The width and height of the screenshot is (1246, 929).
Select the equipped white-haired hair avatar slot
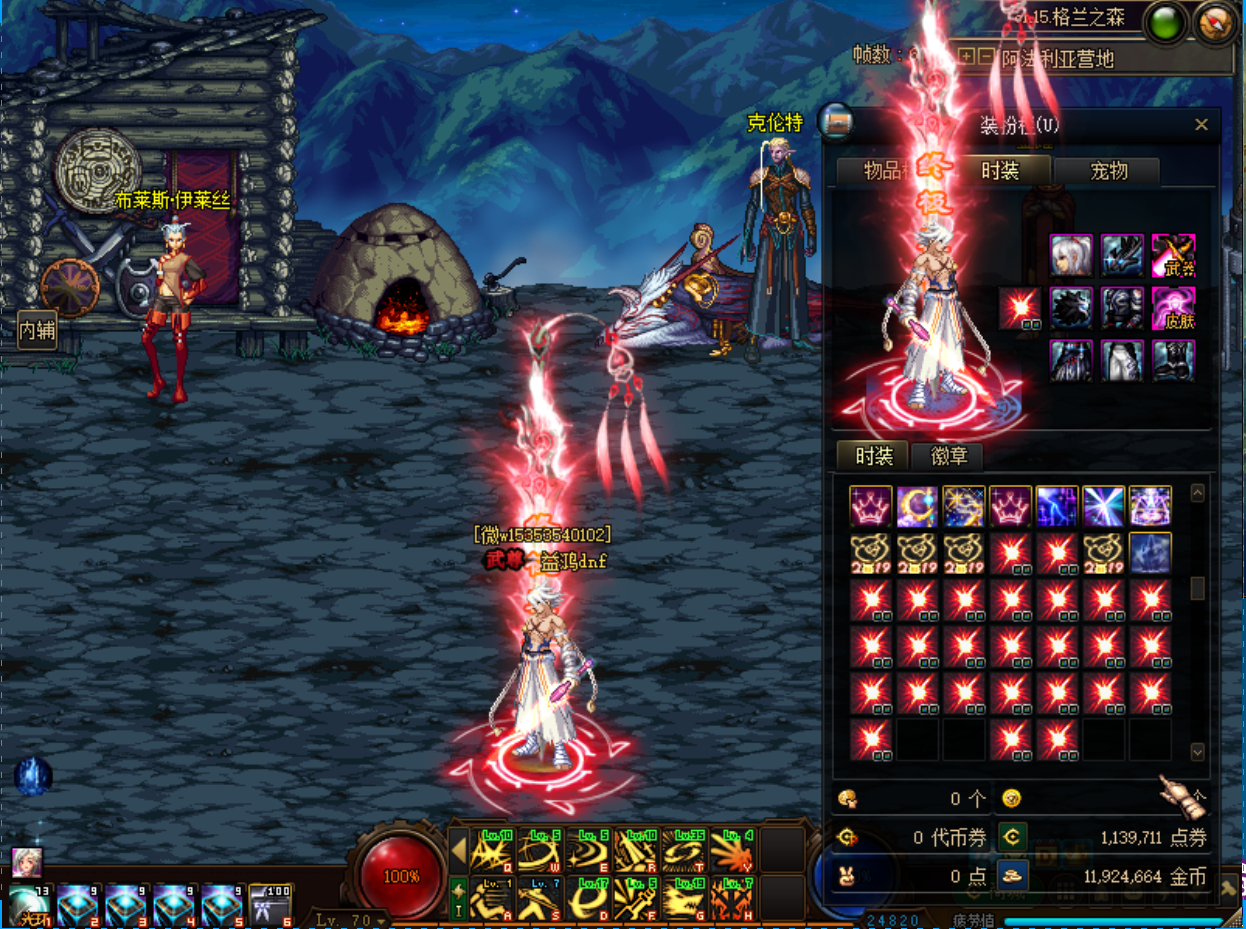(1071, 255)
